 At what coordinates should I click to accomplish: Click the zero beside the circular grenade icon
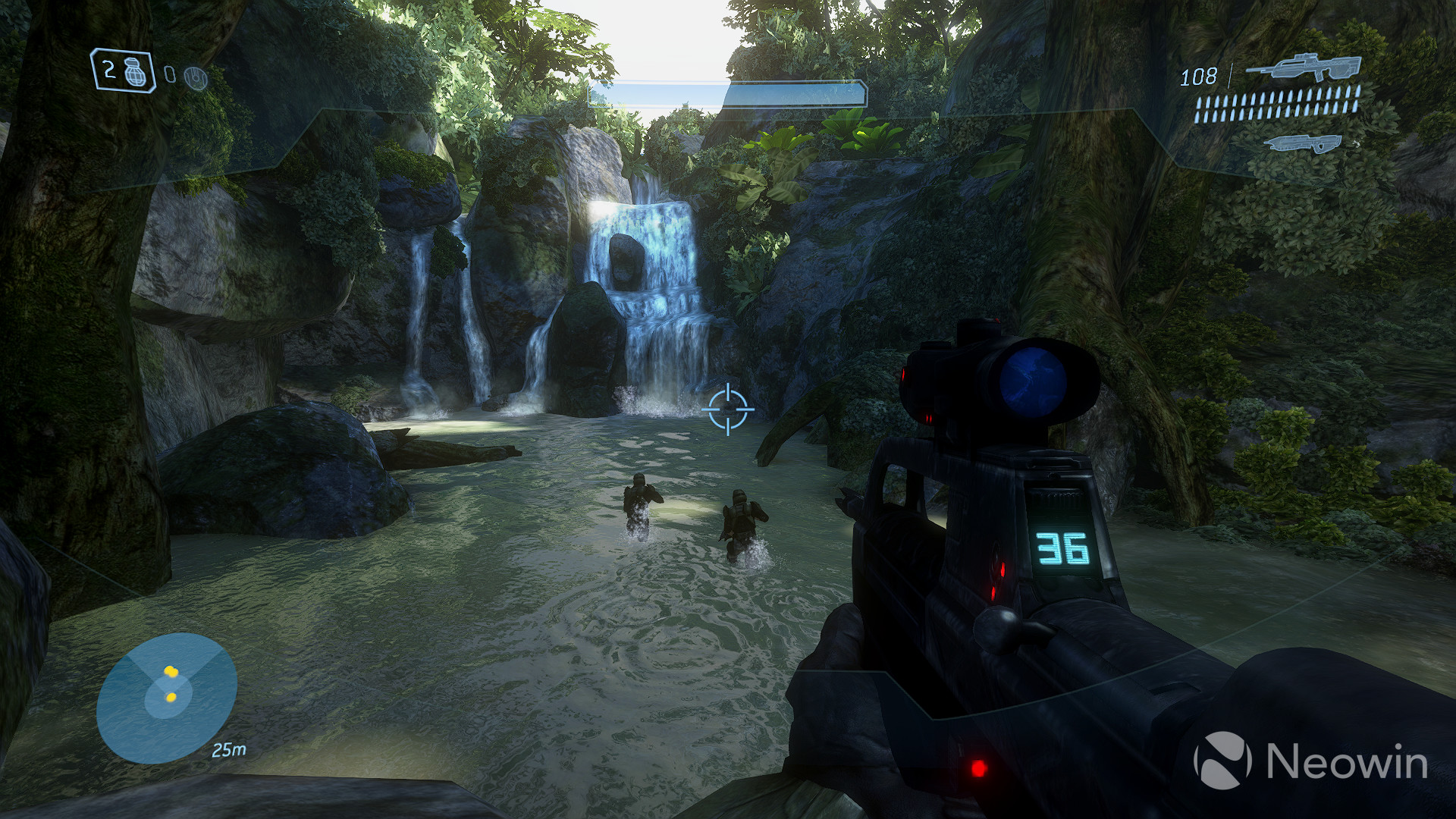coord(170,74)
